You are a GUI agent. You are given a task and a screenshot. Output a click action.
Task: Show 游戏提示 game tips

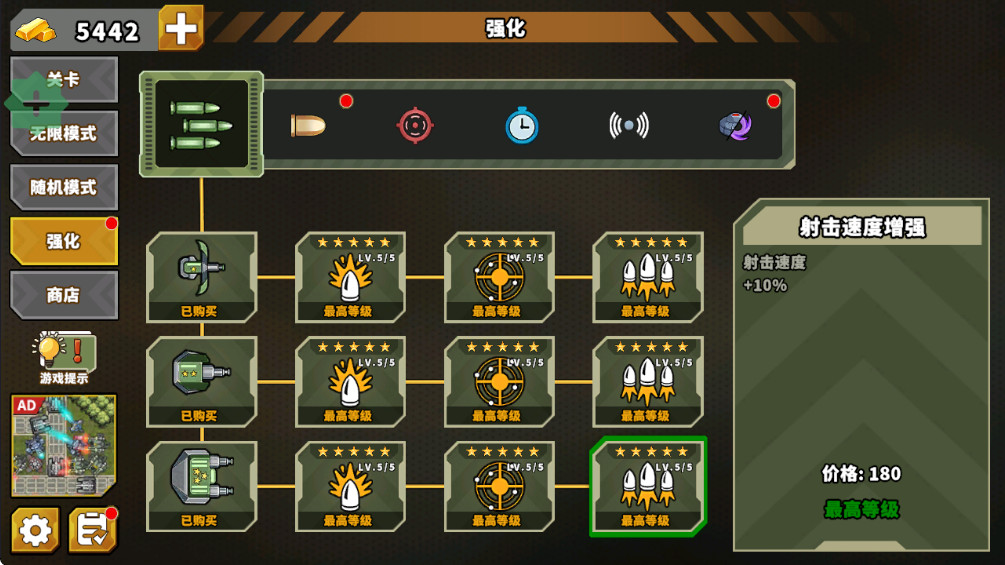point(64,358)
